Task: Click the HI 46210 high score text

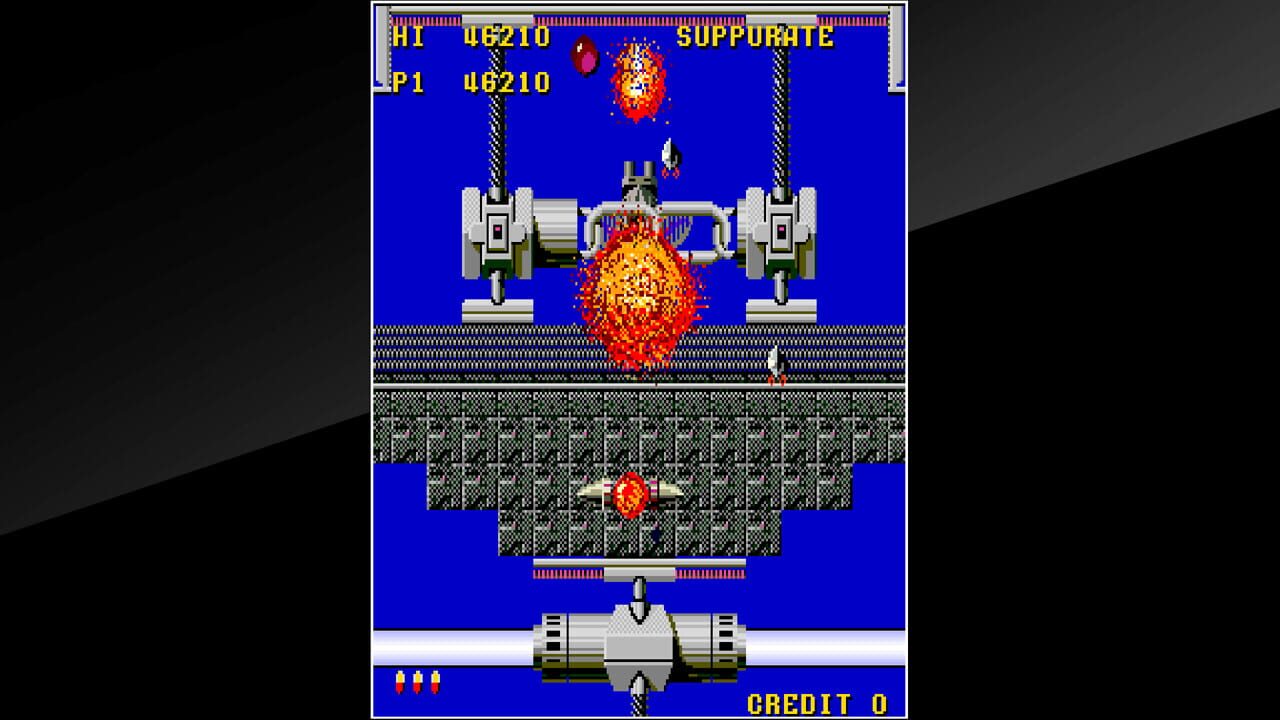Action: (x=460, y=35)
